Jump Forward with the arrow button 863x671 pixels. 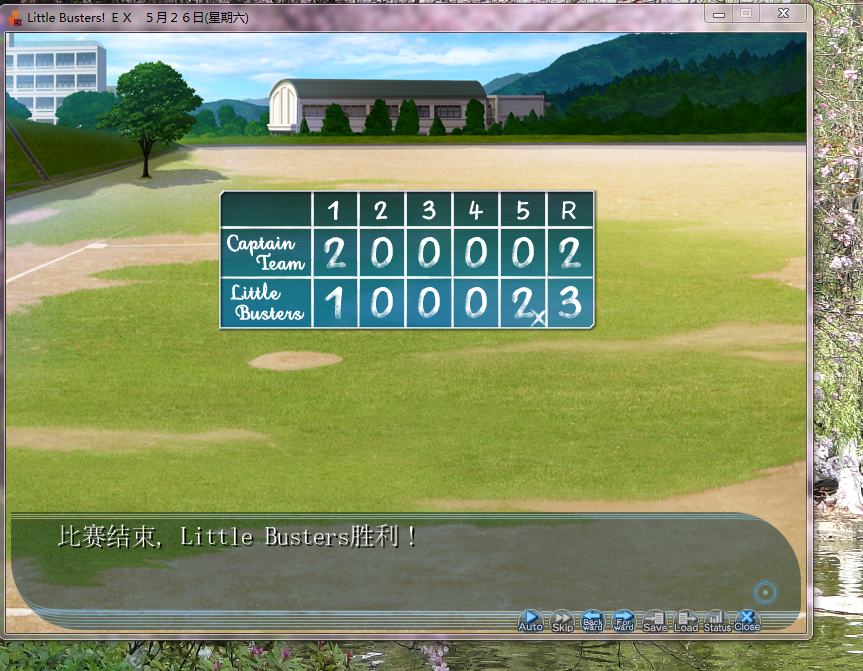[x=624, y=621]
